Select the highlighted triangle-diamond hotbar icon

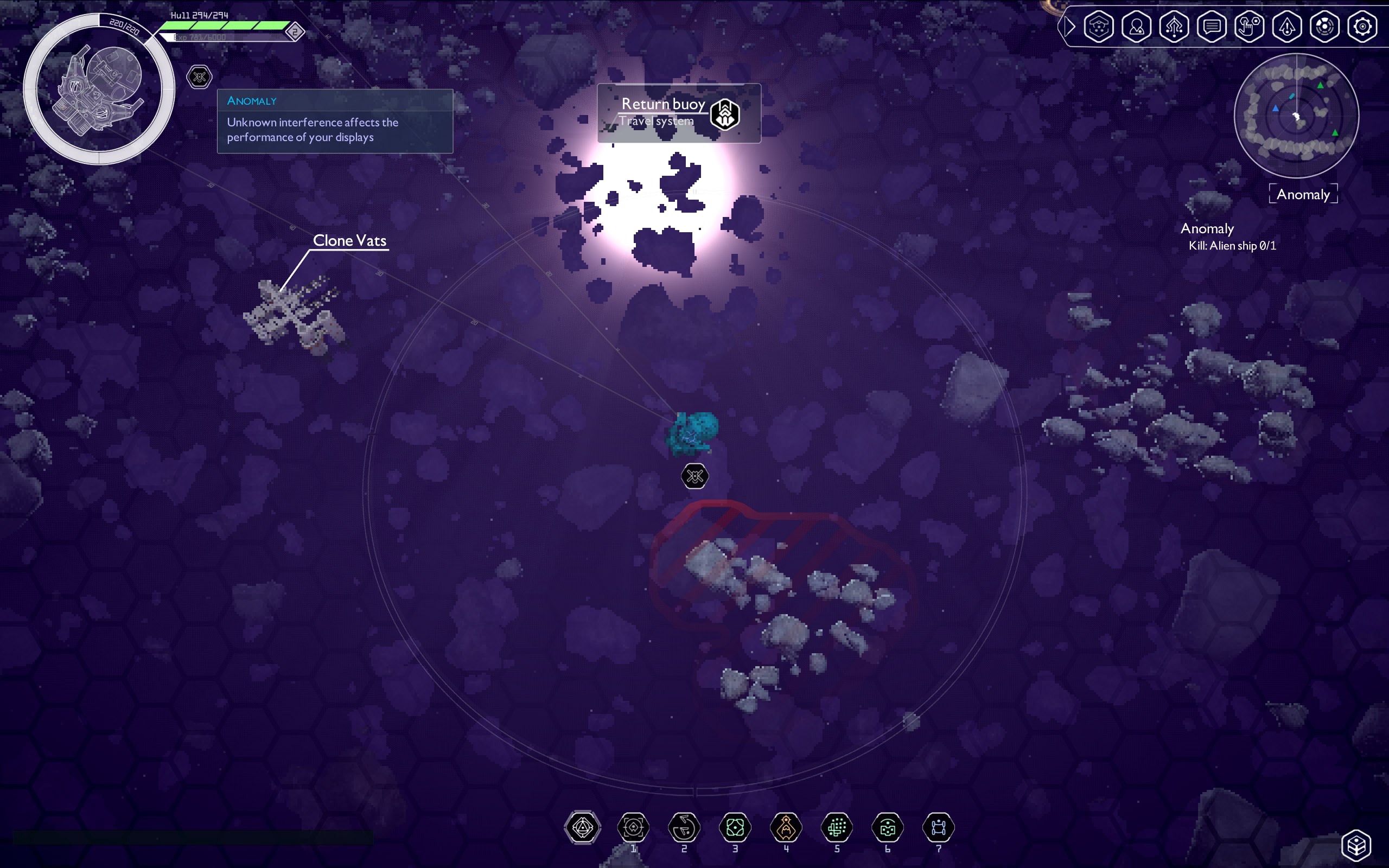[x=583, y=827]
